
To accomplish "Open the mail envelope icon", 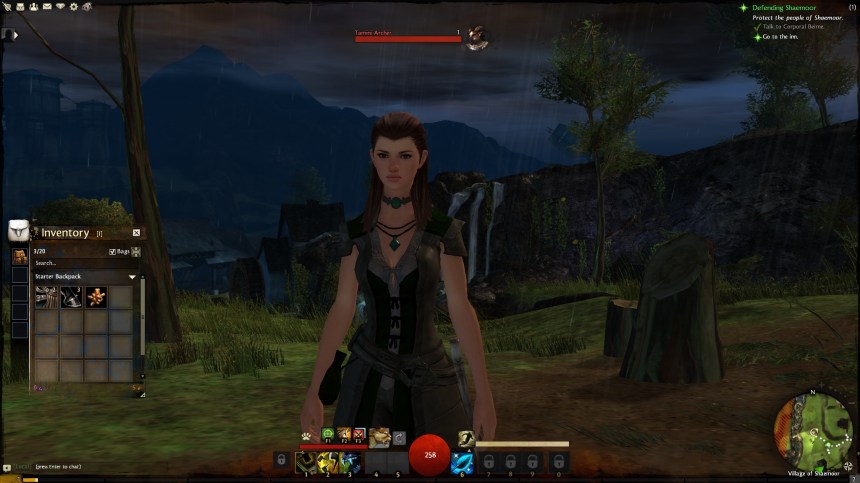I will [x=46, y=6].
